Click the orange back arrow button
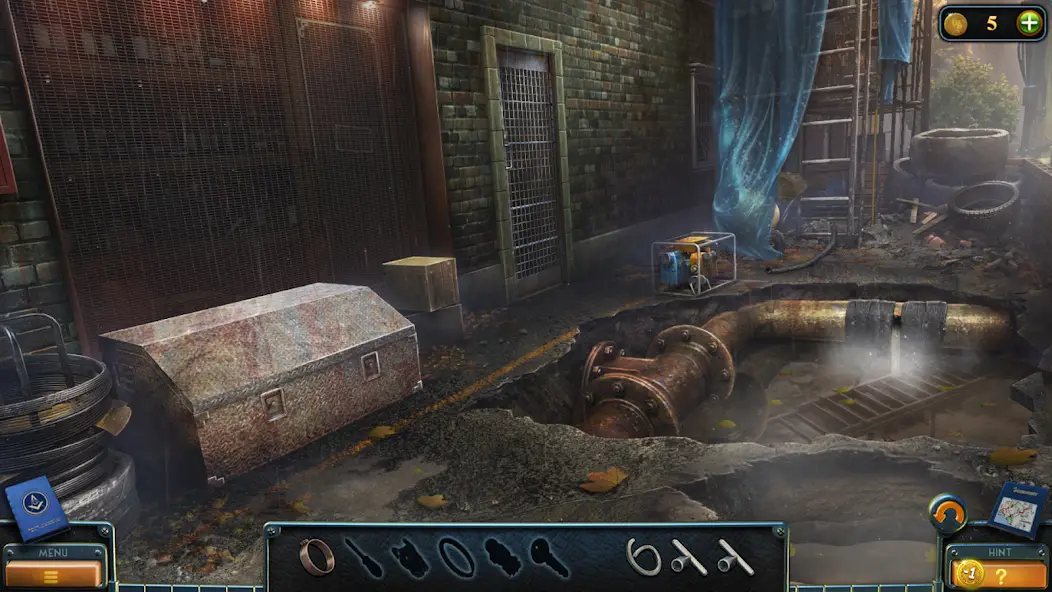 point(947,514)
